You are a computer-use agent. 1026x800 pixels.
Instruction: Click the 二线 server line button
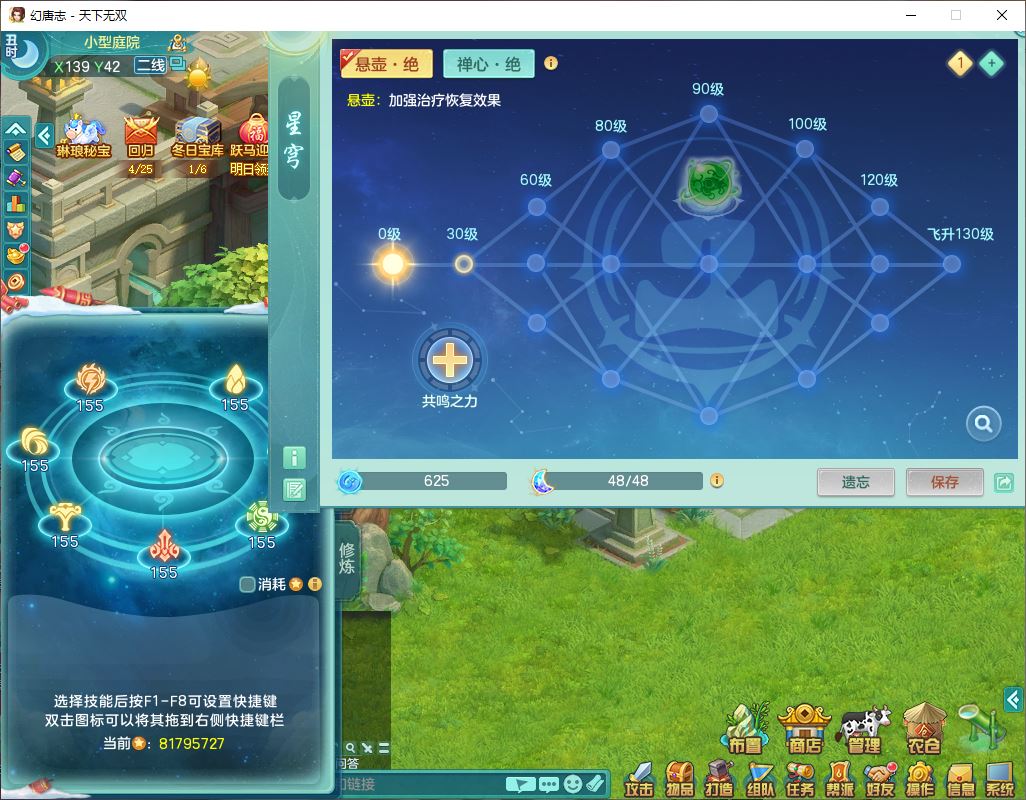pyautogui.click(x=150, y=66)
